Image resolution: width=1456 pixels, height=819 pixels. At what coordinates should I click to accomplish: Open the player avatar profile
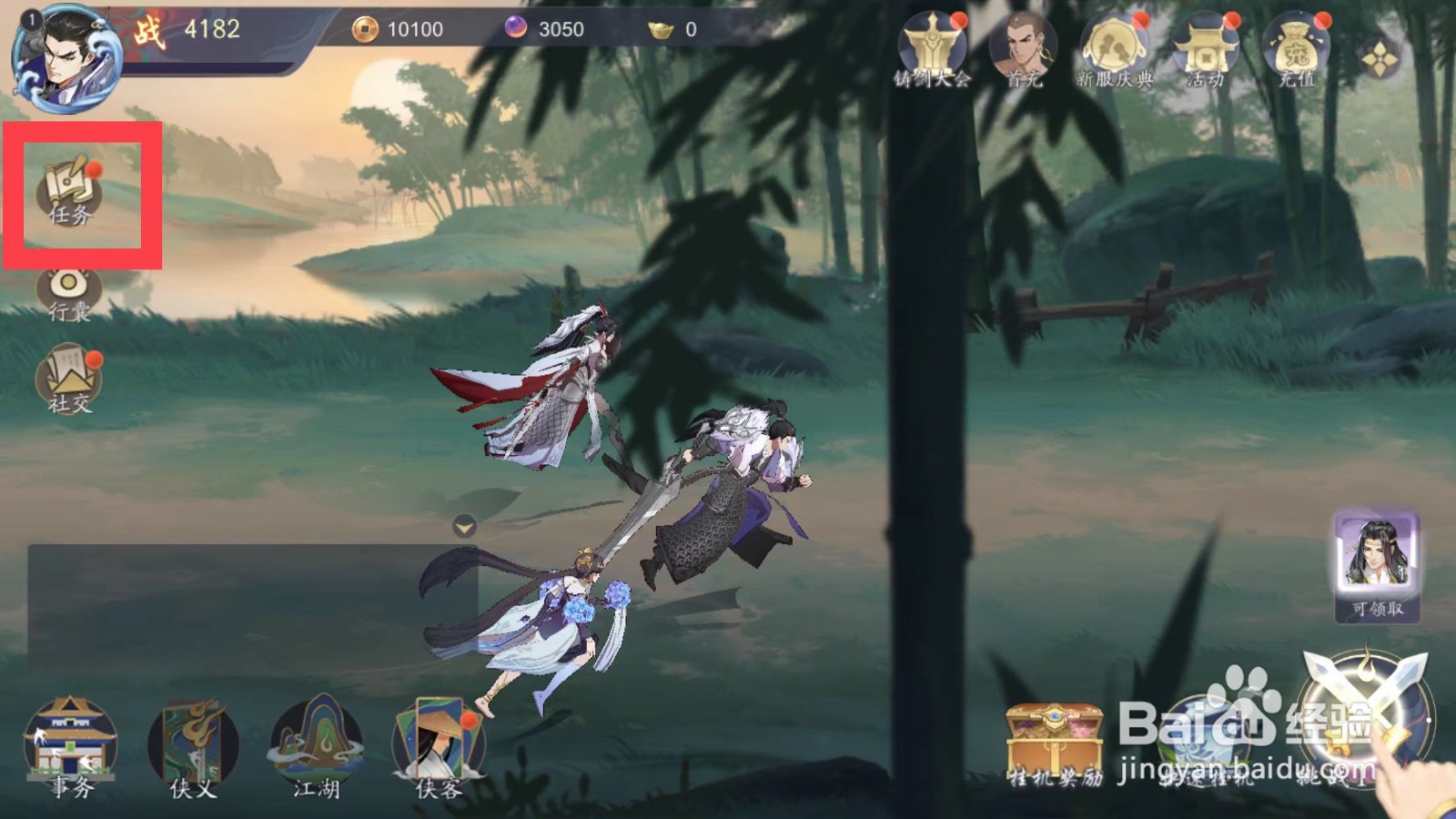coord(68,56)
